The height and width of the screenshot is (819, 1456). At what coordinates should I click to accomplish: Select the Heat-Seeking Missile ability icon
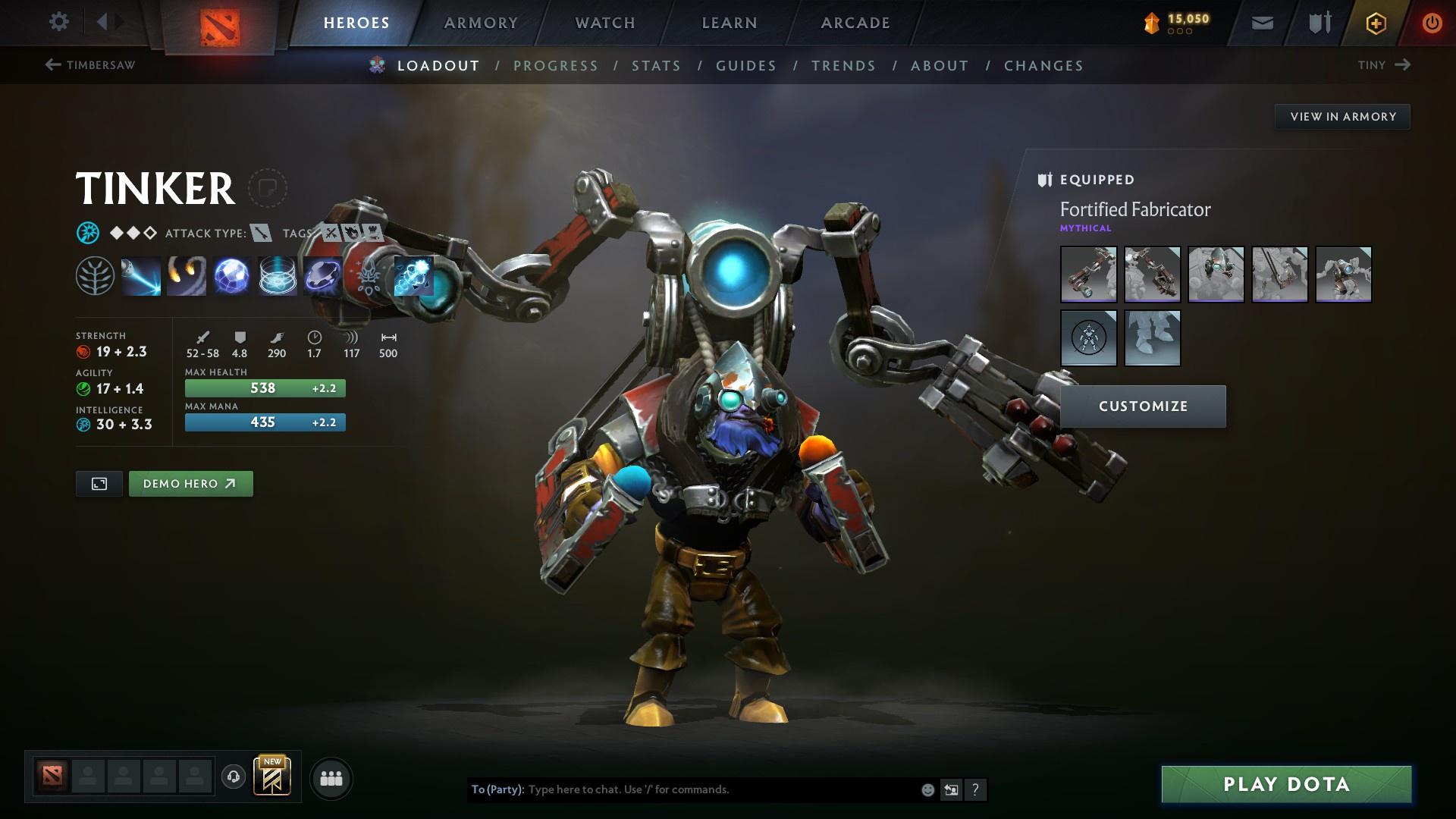(x=186, y=276)
